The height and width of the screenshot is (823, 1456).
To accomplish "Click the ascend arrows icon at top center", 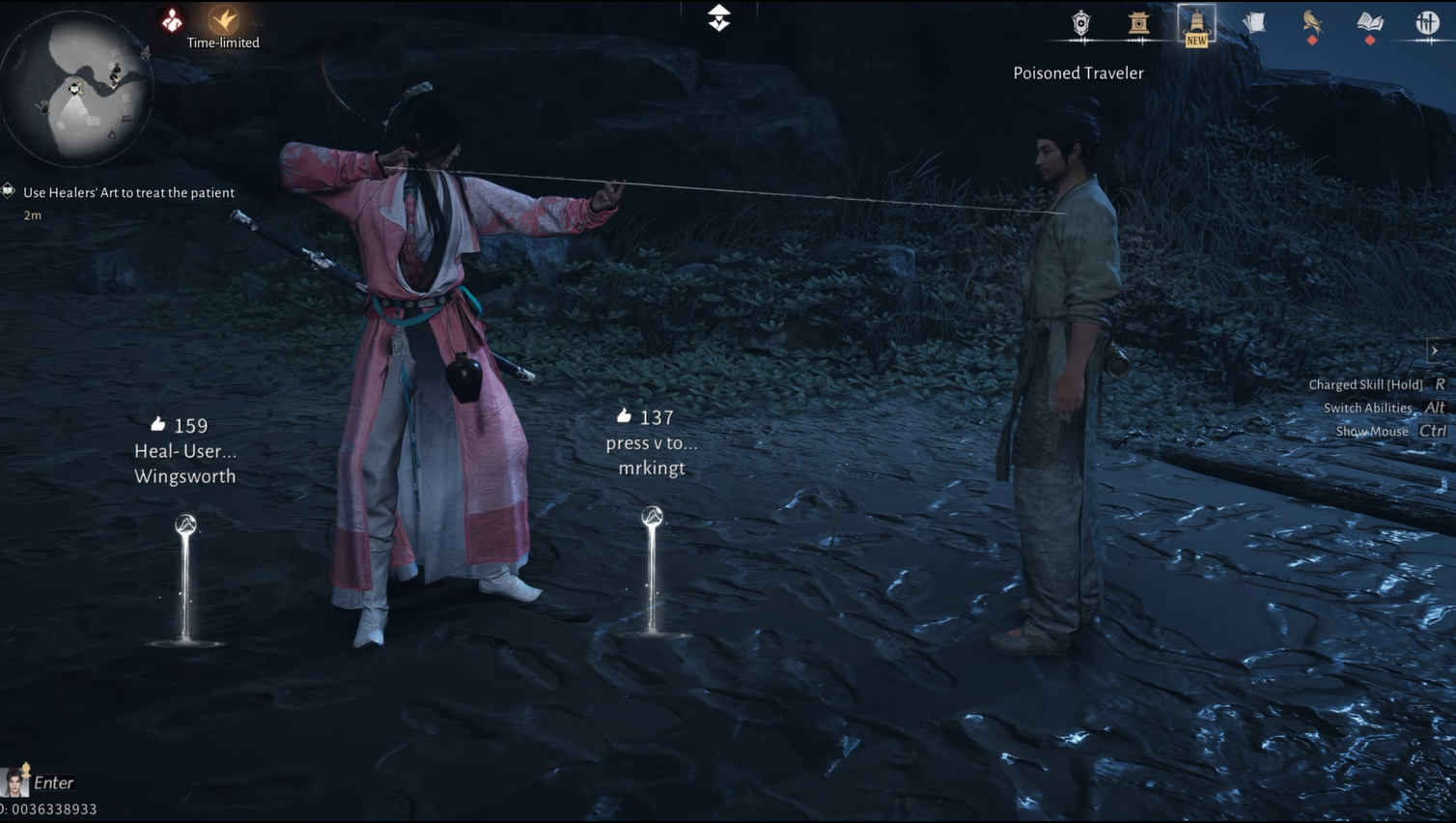I will 717,17.
